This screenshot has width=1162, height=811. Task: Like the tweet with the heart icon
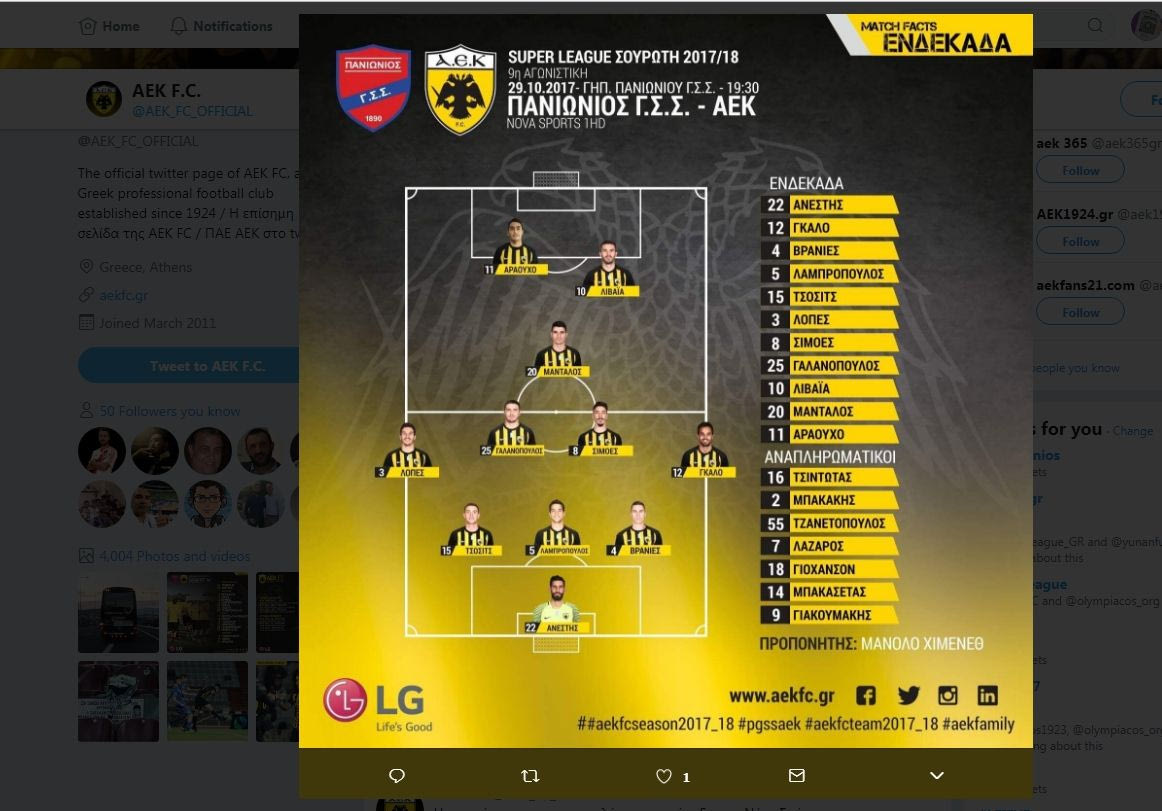point(664,776)
